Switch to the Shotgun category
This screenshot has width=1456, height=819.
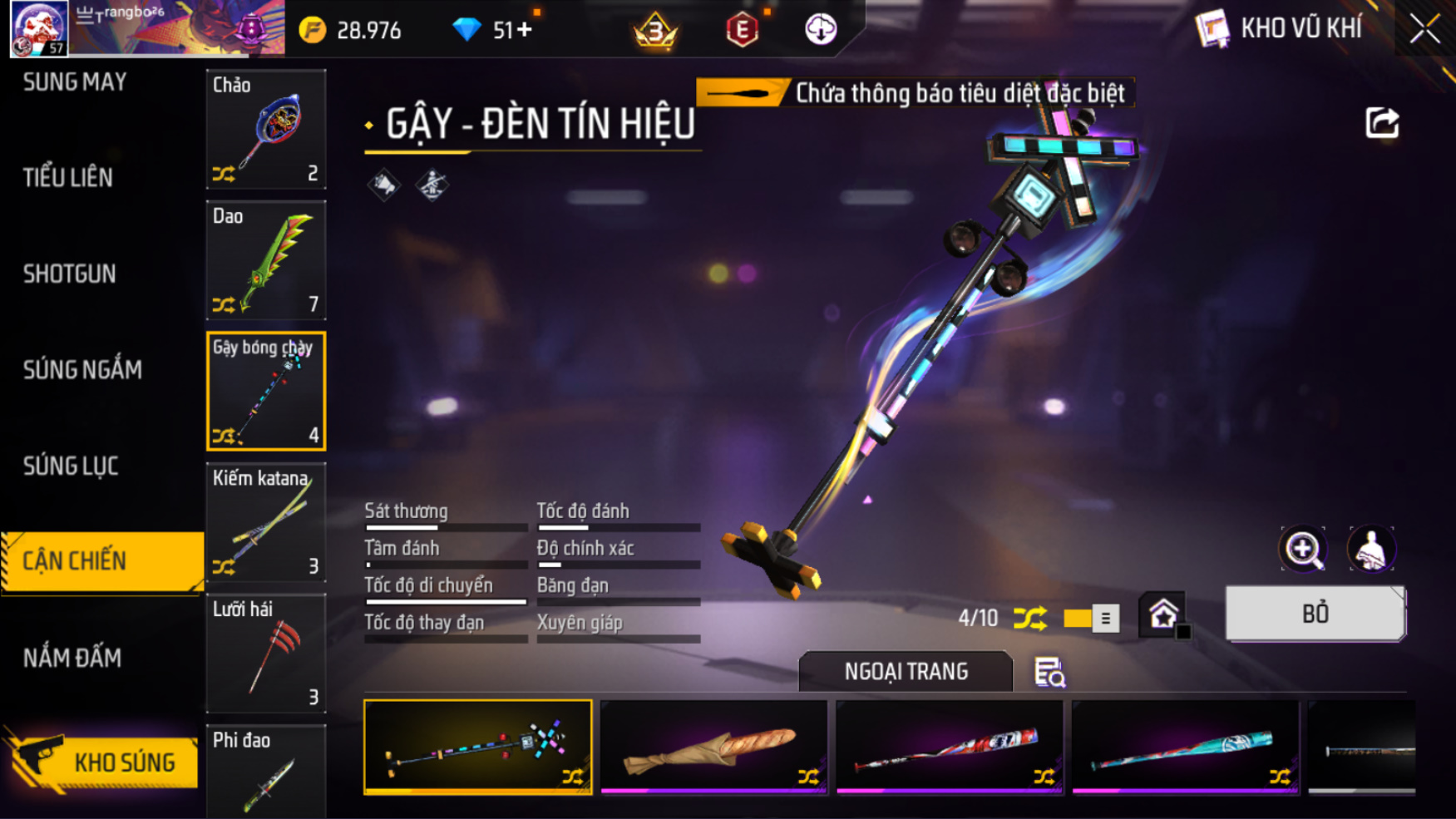tap(70, 274)
